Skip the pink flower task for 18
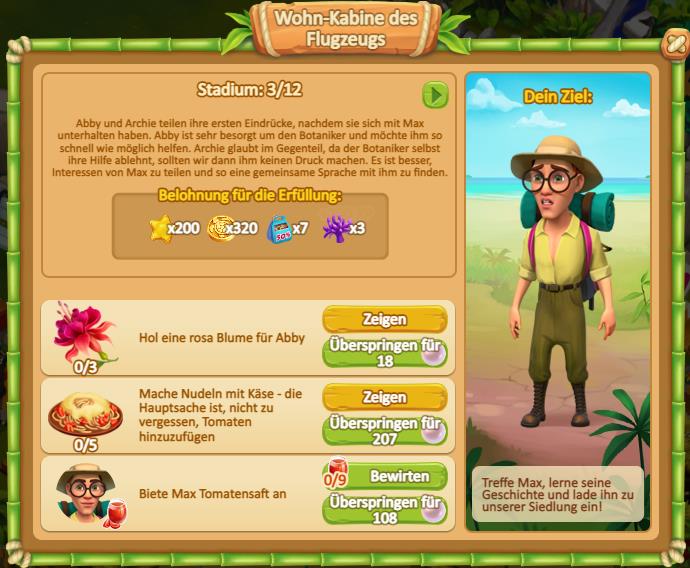The width and height of the screenshot is (690, 568). (384, 352)
